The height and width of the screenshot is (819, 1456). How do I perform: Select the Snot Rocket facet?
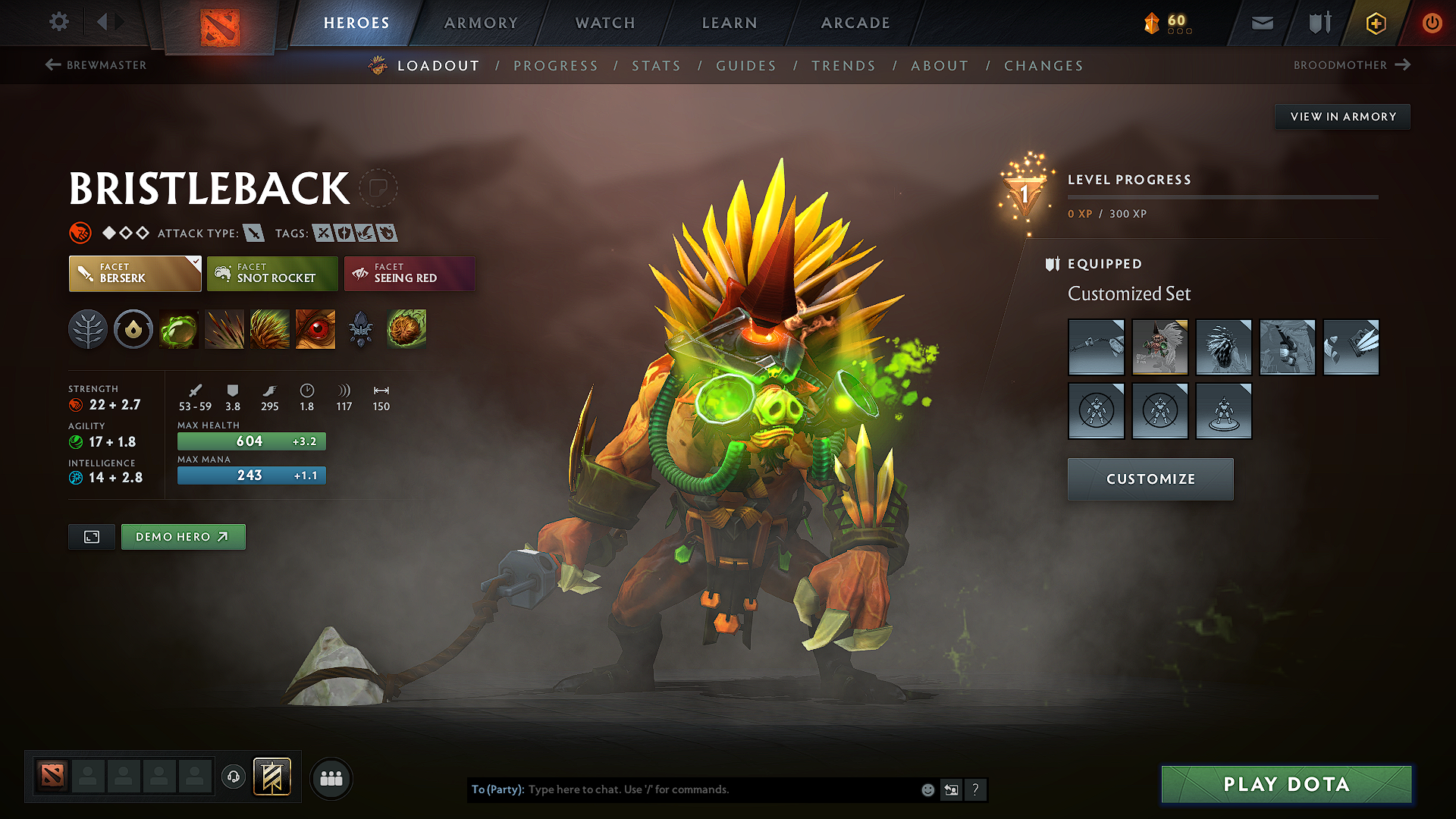pyautogui.click(x=272, y=273)
